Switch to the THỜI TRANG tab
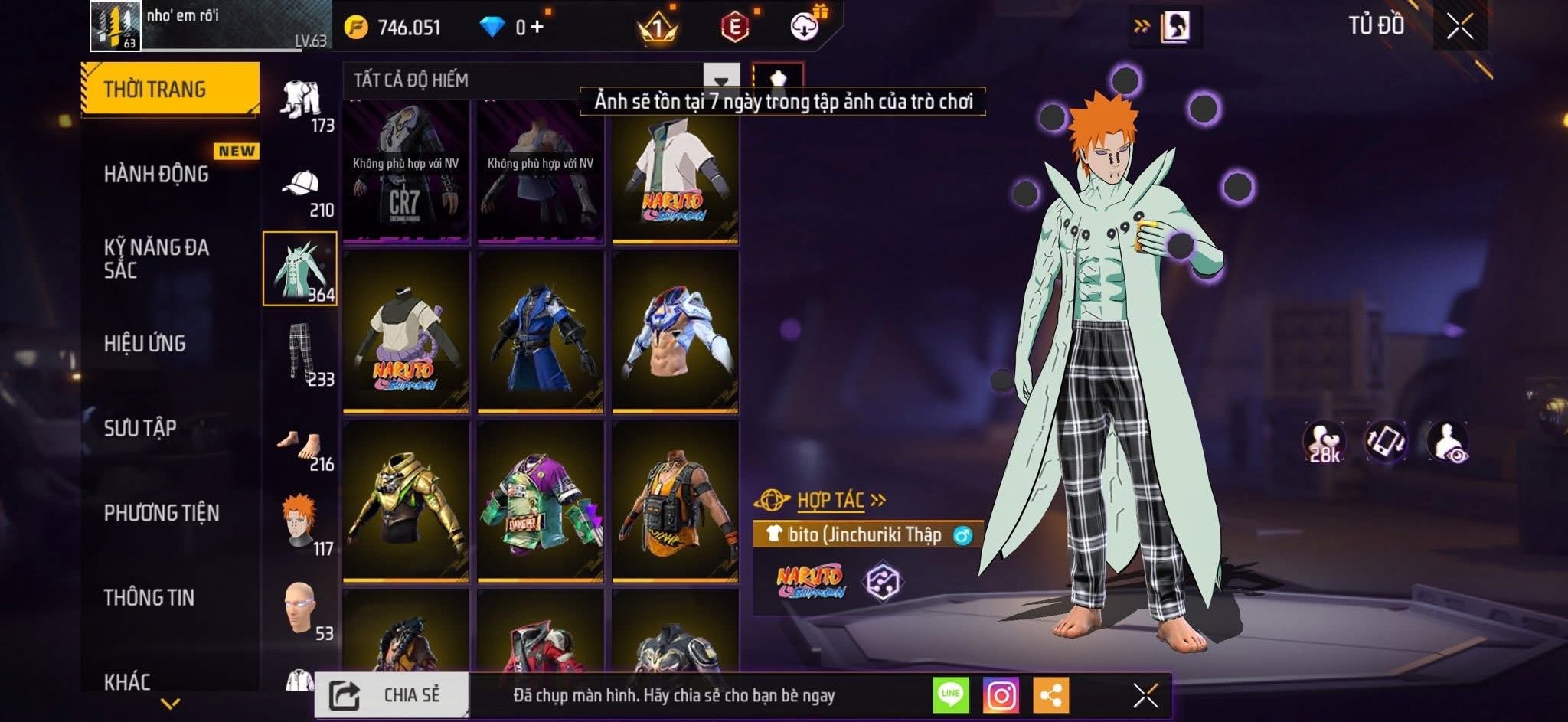1568x722 pixels. pyautogui.click(x=169, y=89)
